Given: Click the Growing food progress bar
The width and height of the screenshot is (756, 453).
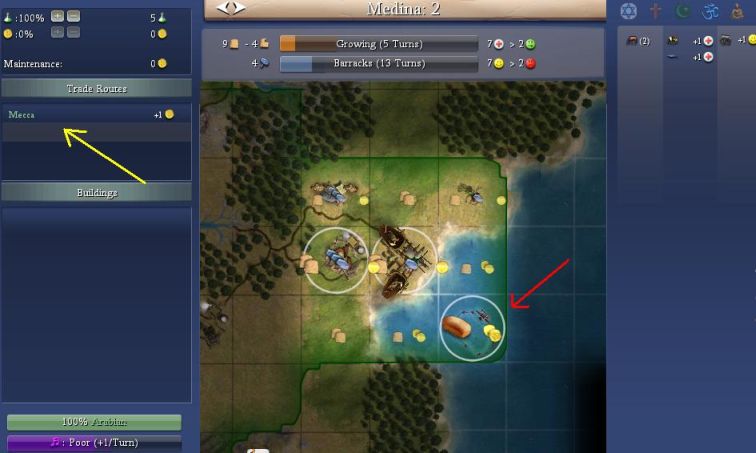Looking at the screenshot, I should click(379, 44).
